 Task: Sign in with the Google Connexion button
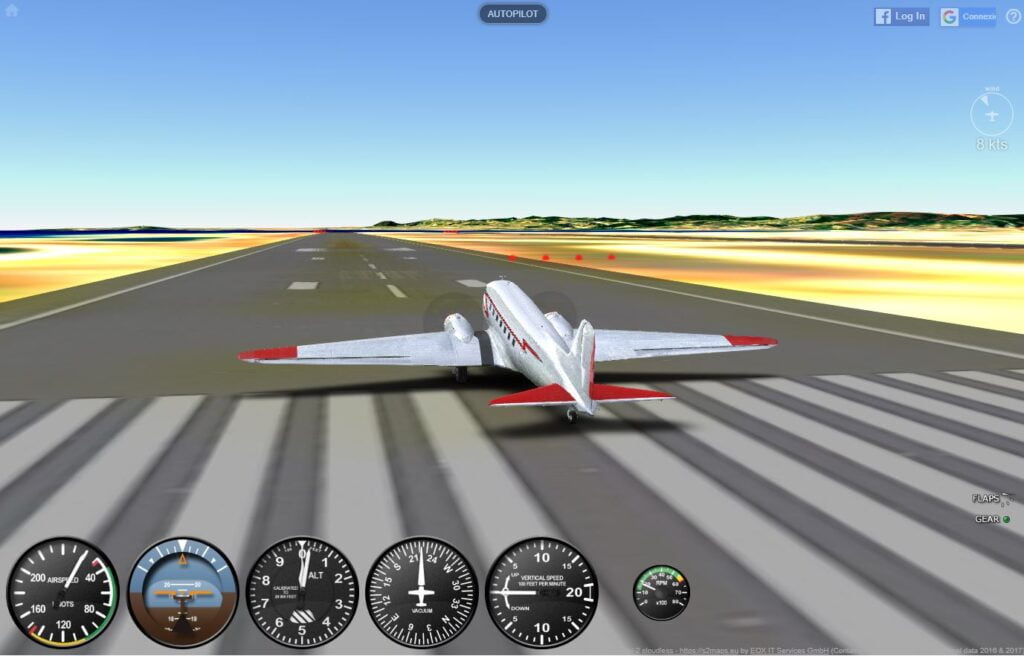pyautogui.click(x=967, y=16)
